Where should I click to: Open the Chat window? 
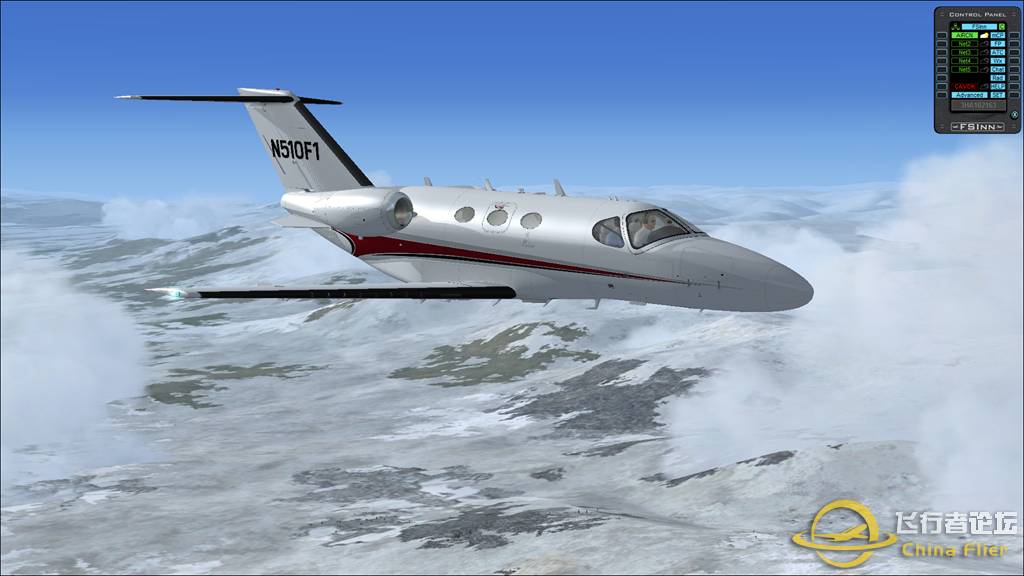tap(998, 69)
